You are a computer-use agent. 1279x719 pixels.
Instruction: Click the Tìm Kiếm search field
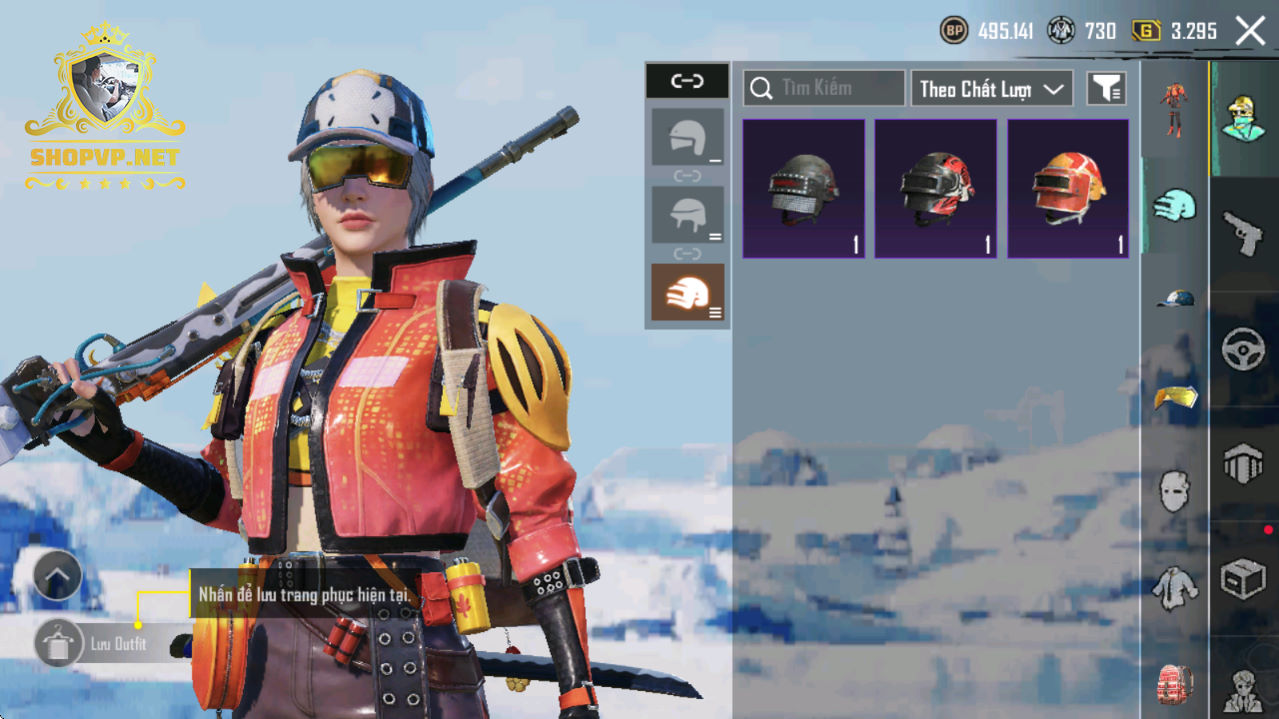coord(825,89)
